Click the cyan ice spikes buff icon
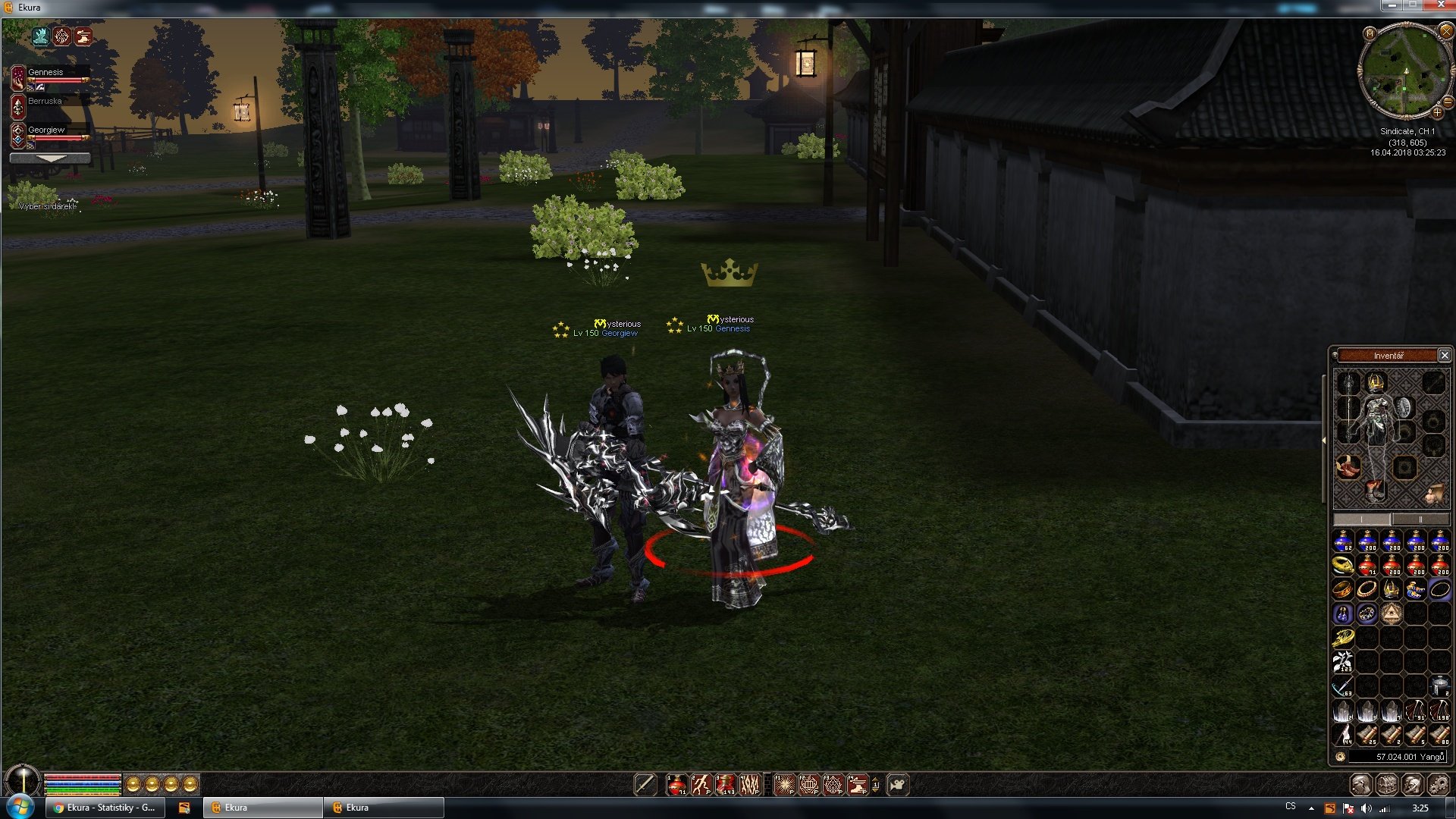This screenshot has width=1456, height=819. 40,36
